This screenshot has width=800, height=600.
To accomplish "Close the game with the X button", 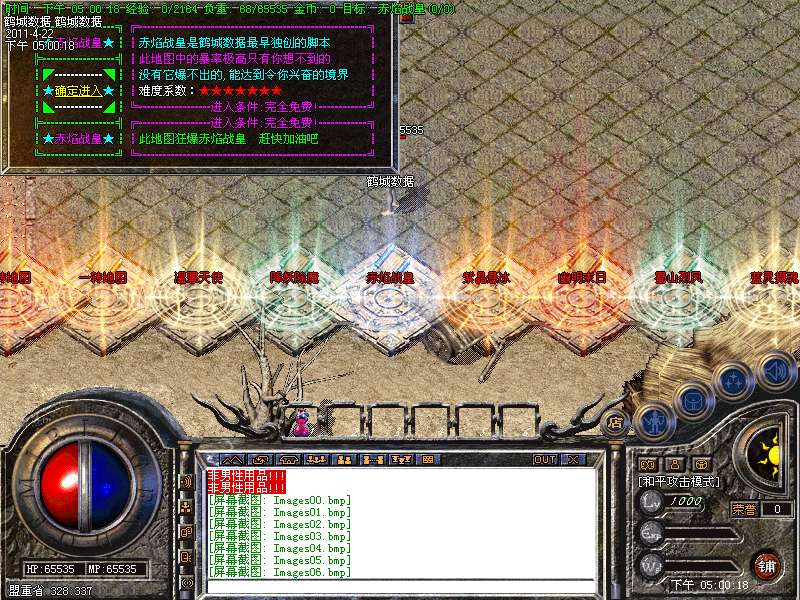I will tap(572, 460).
